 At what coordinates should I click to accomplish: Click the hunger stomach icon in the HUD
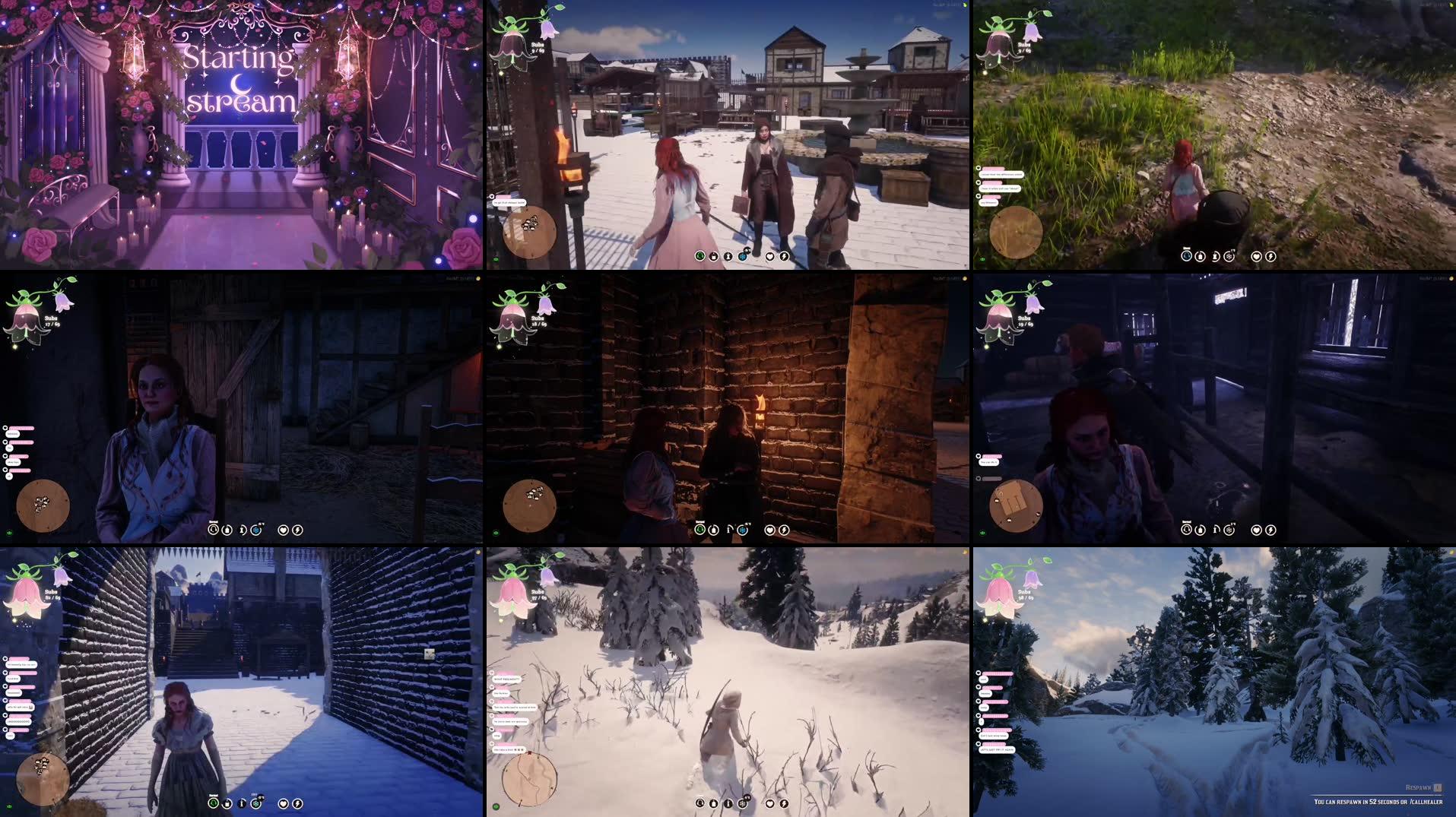point(712,257)
